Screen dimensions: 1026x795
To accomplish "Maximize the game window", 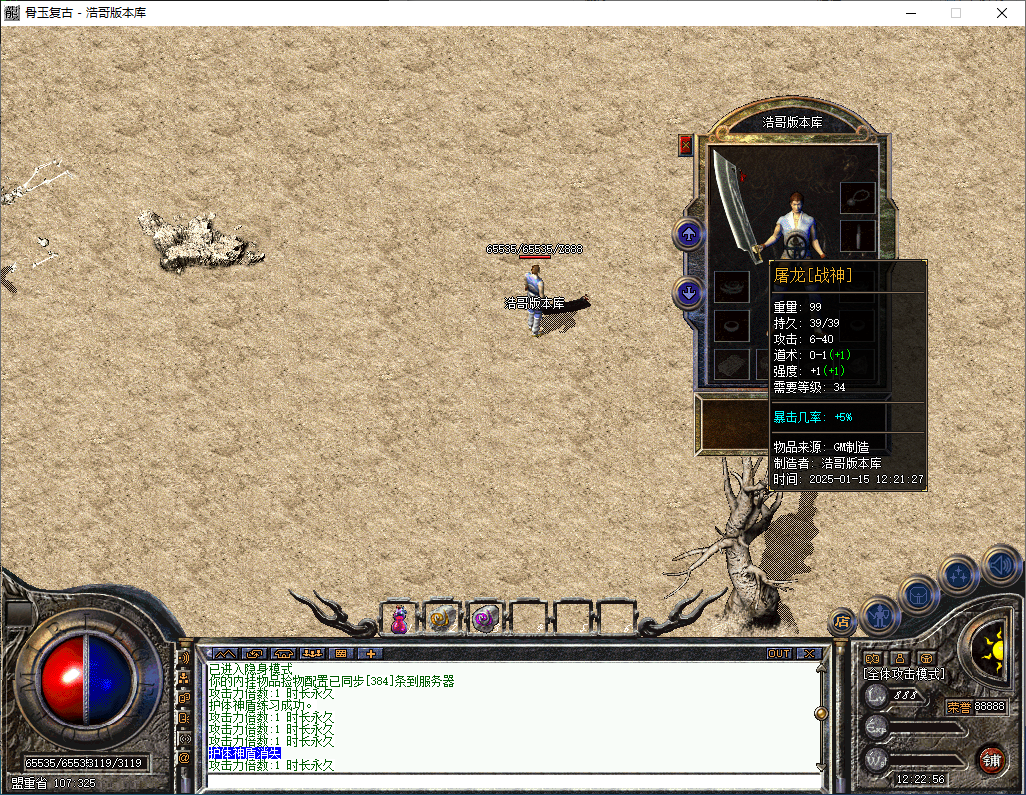I will (x=956, y=13).
